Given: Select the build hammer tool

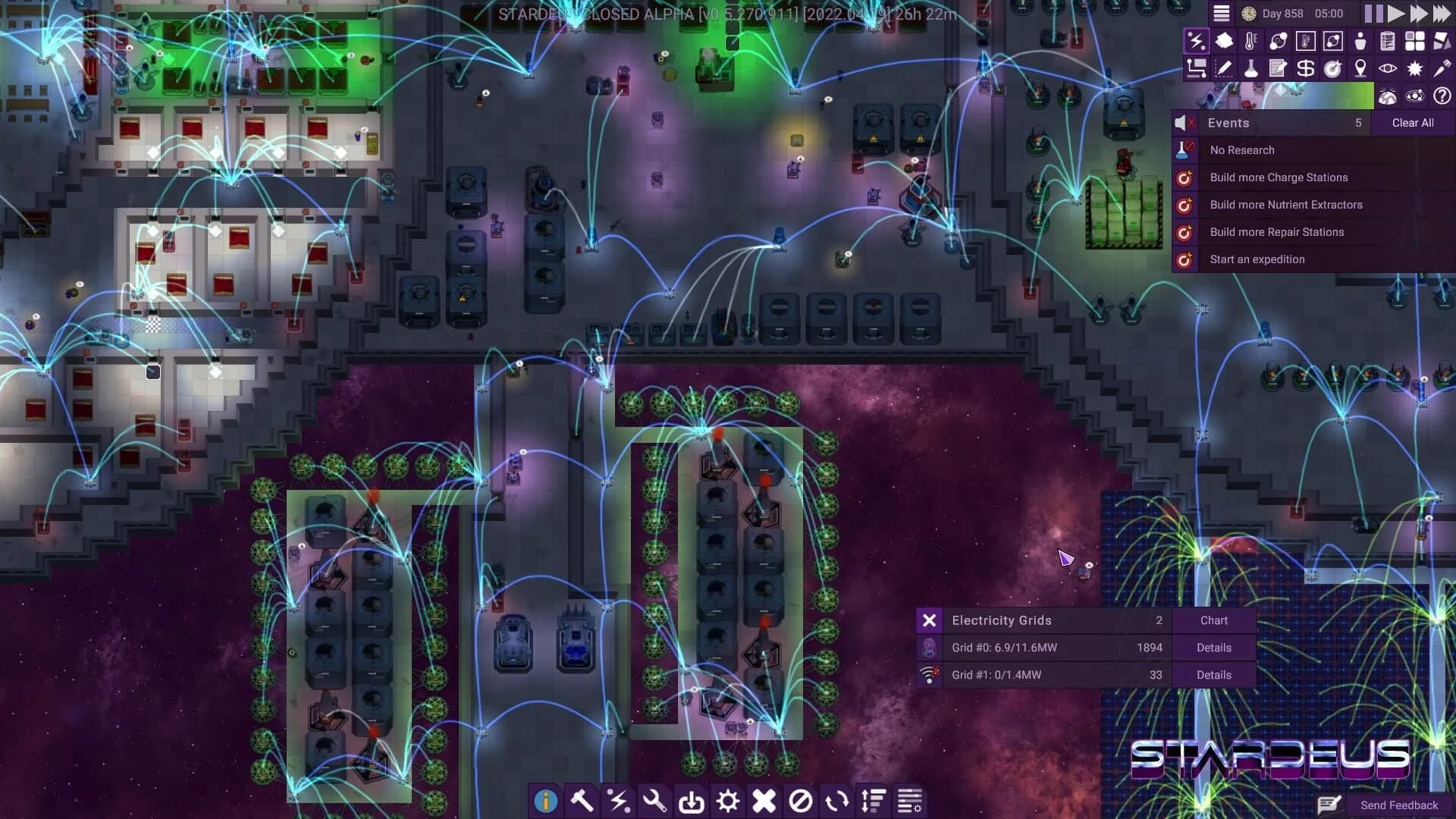Looking at the screenshot, I should pyautogui.click(x=582, y=801).
